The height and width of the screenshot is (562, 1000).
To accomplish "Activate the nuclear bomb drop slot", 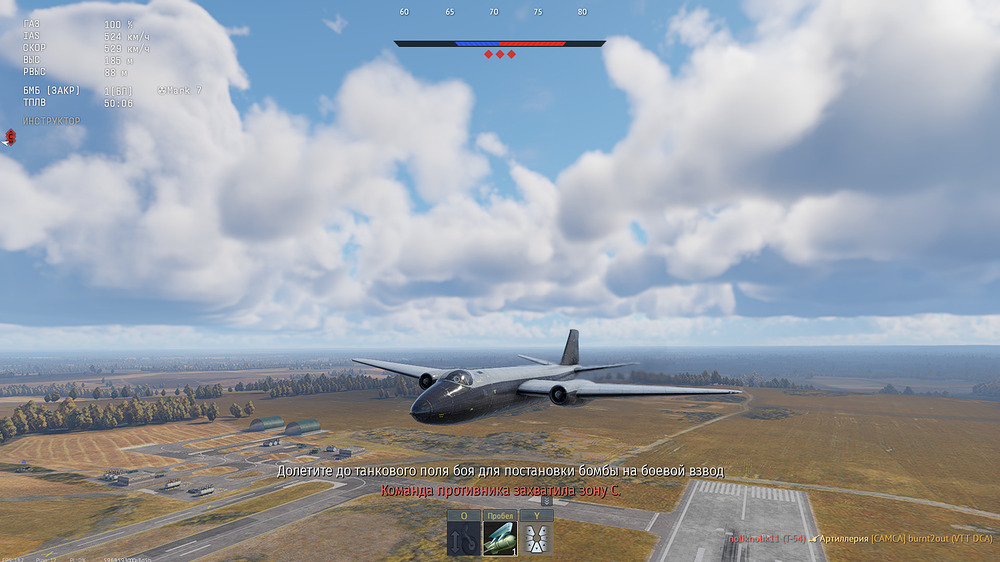I will 500,538.
